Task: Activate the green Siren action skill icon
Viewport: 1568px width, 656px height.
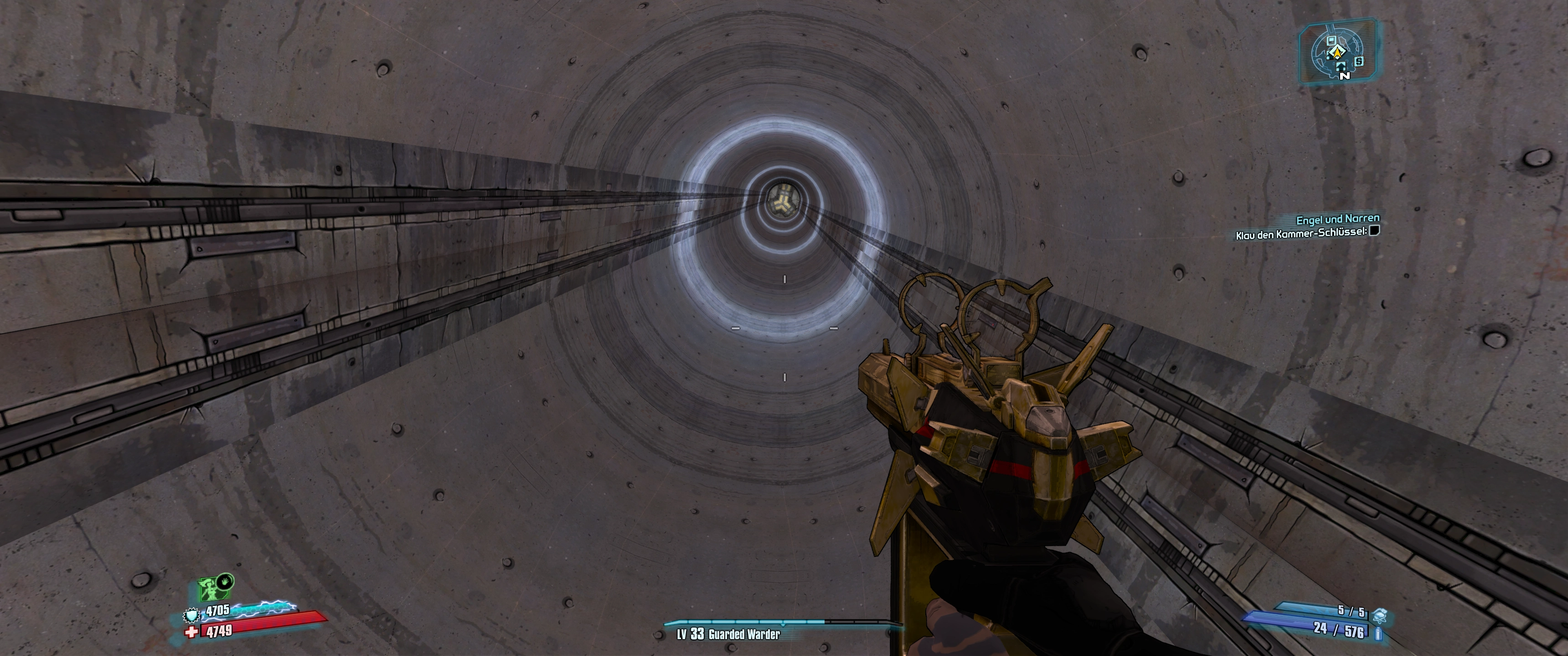Action: click(209, 589)
